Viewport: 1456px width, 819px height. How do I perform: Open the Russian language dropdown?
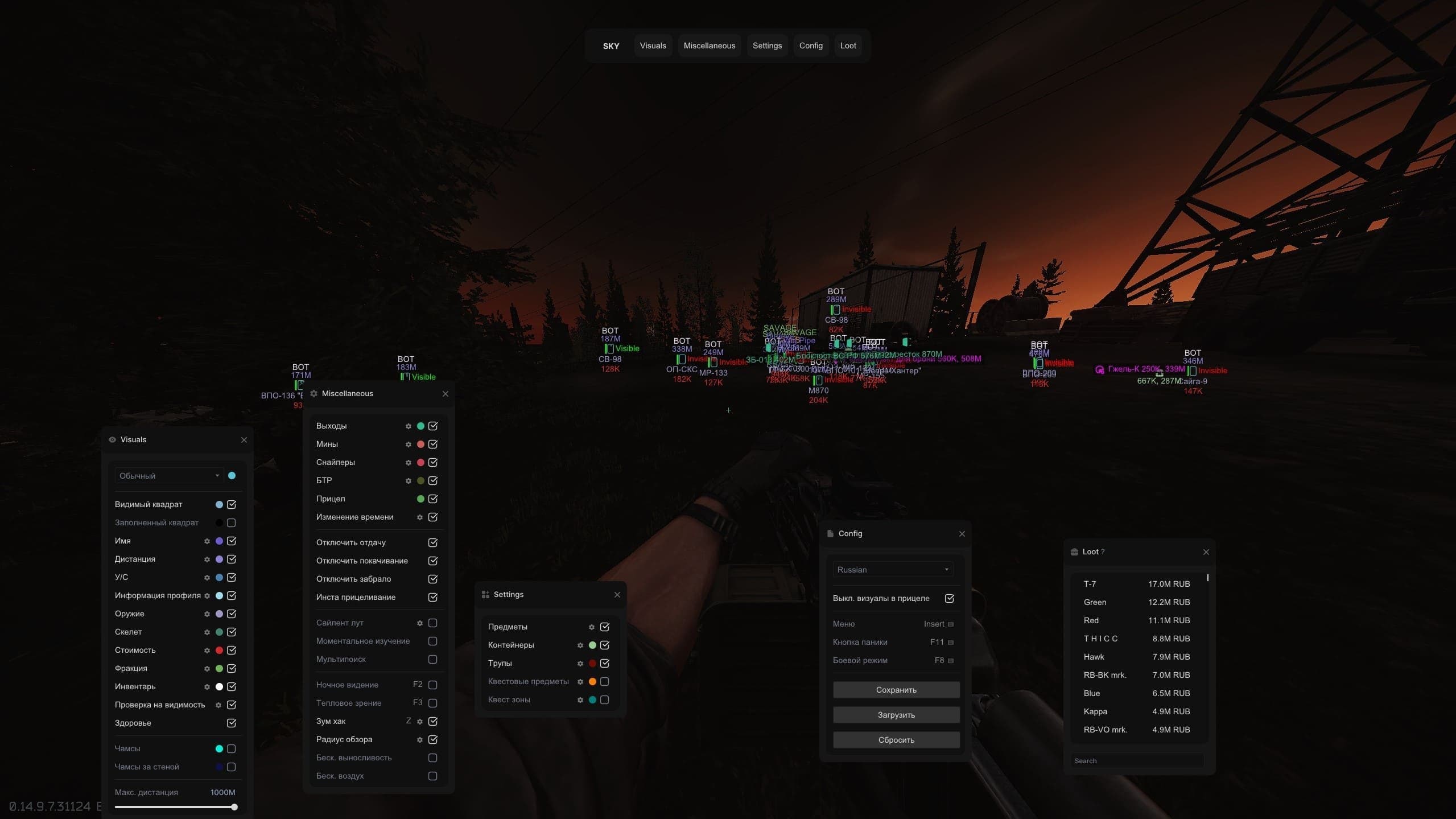point(892,569)
